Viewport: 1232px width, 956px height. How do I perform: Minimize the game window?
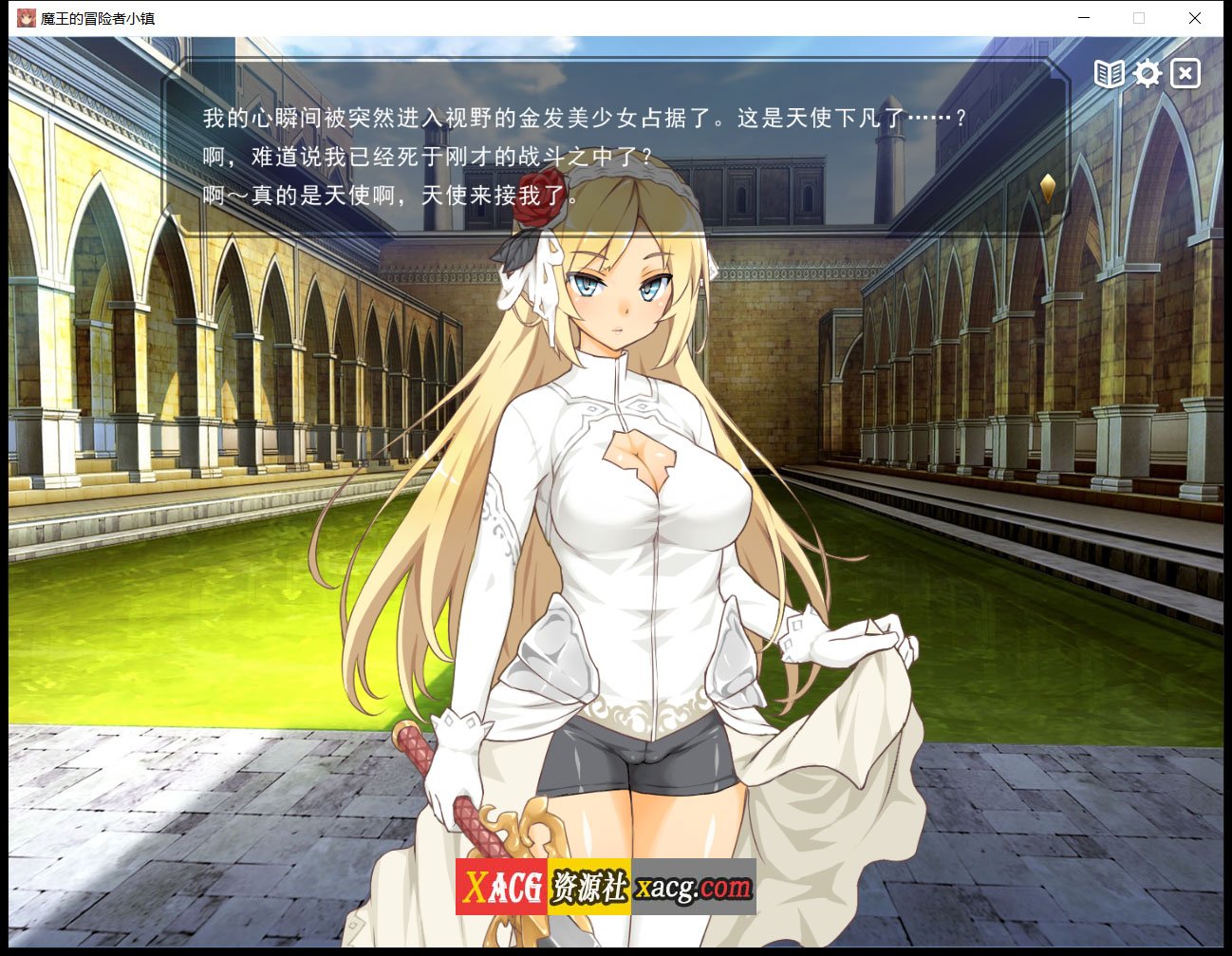point(1083,17)
